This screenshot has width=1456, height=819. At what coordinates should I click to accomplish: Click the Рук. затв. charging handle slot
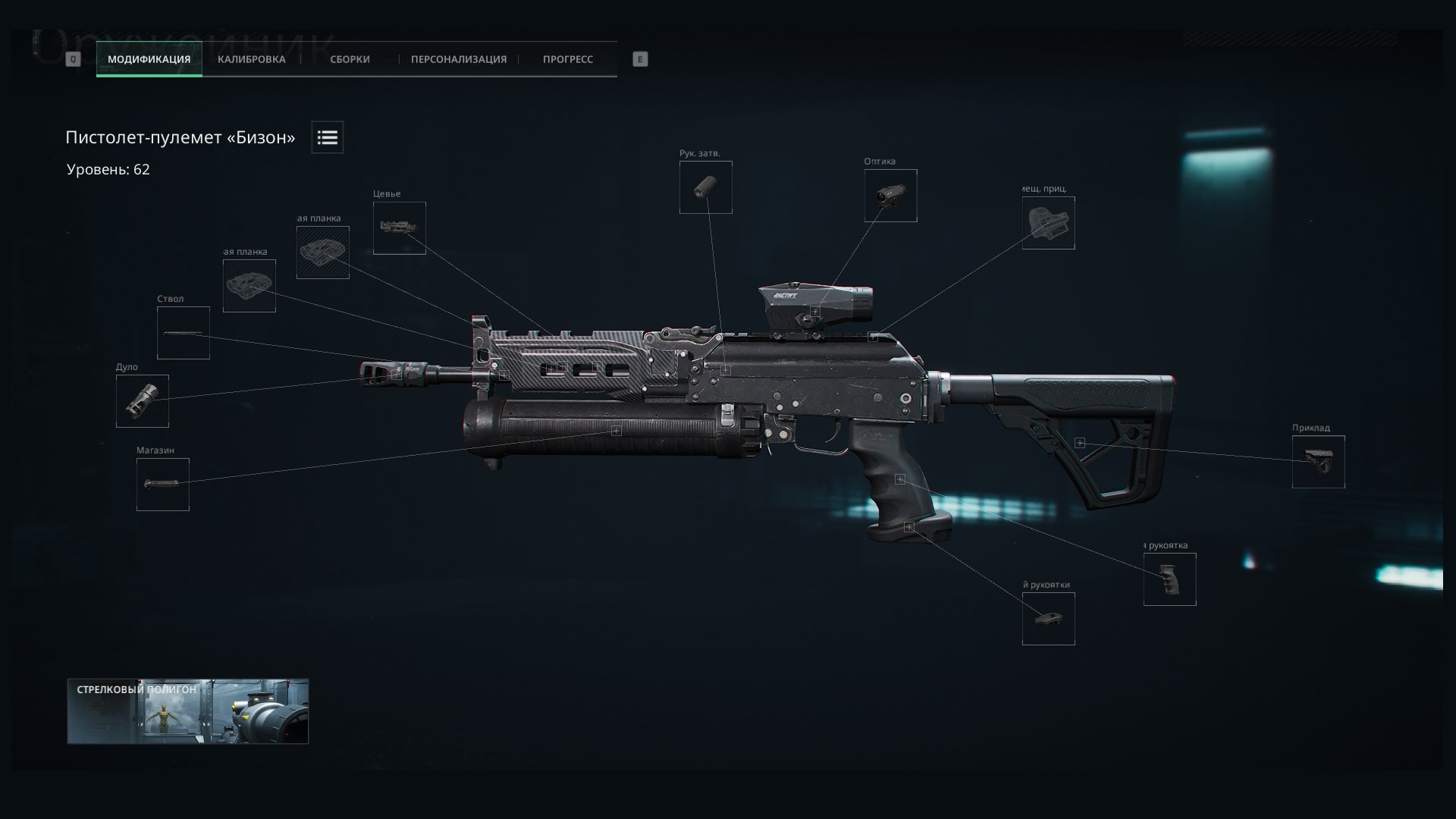click(706, 187)
